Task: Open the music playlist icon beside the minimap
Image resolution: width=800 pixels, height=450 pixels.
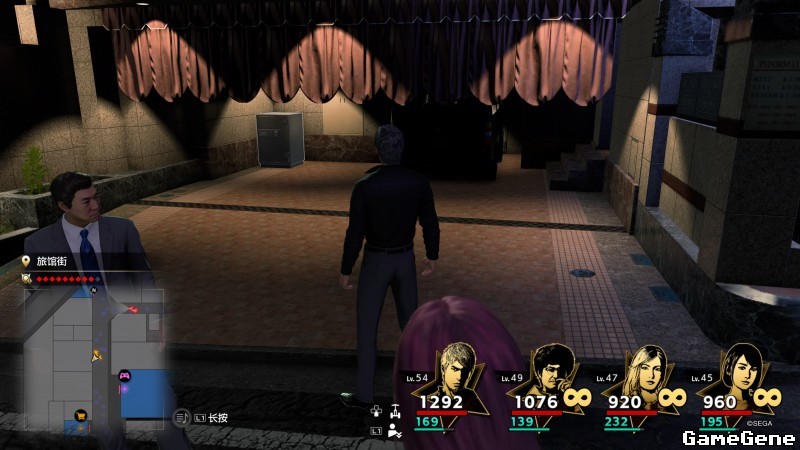Action: pos(181,417)
